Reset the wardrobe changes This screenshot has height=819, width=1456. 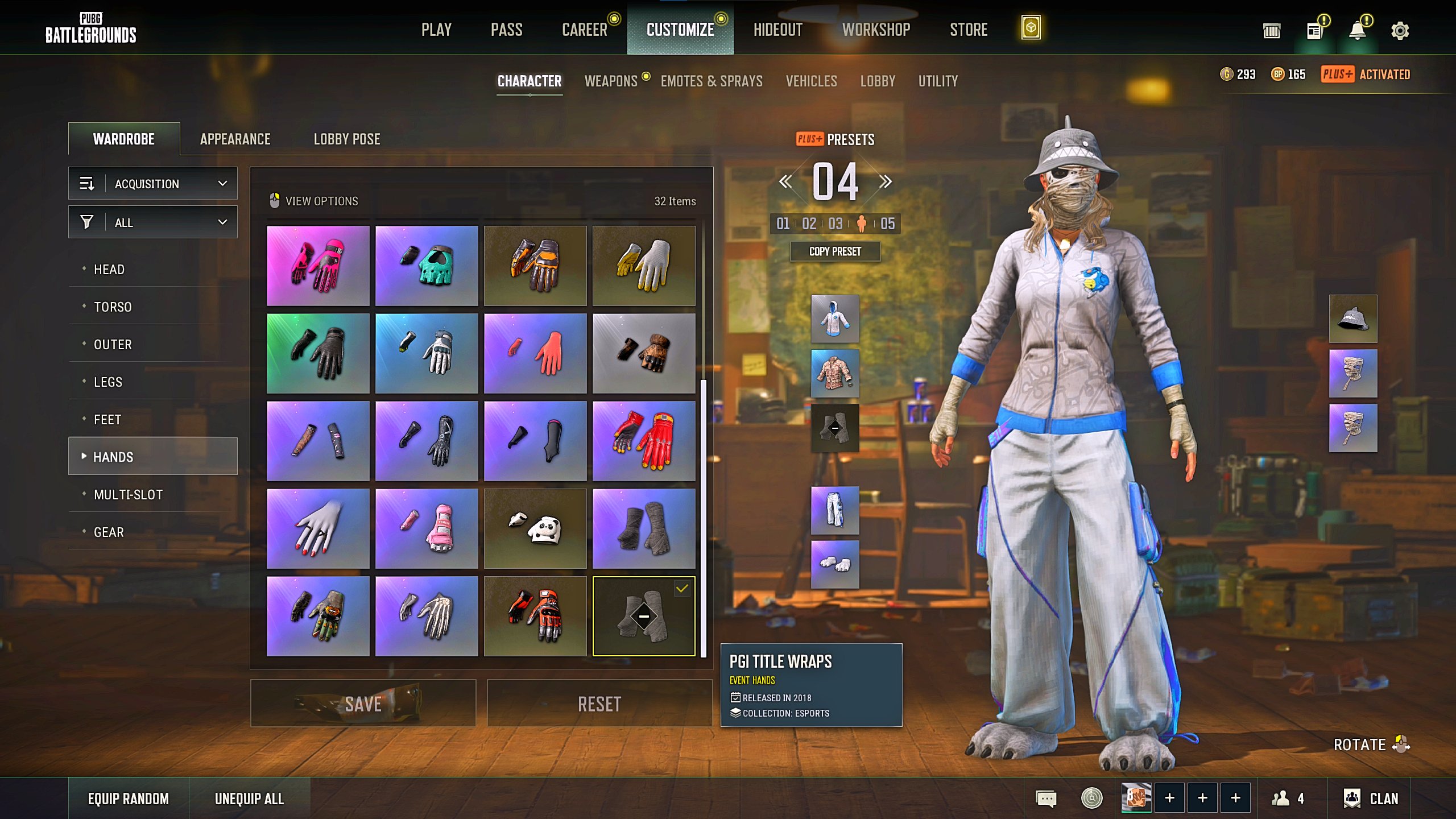(x=599, y=704)
